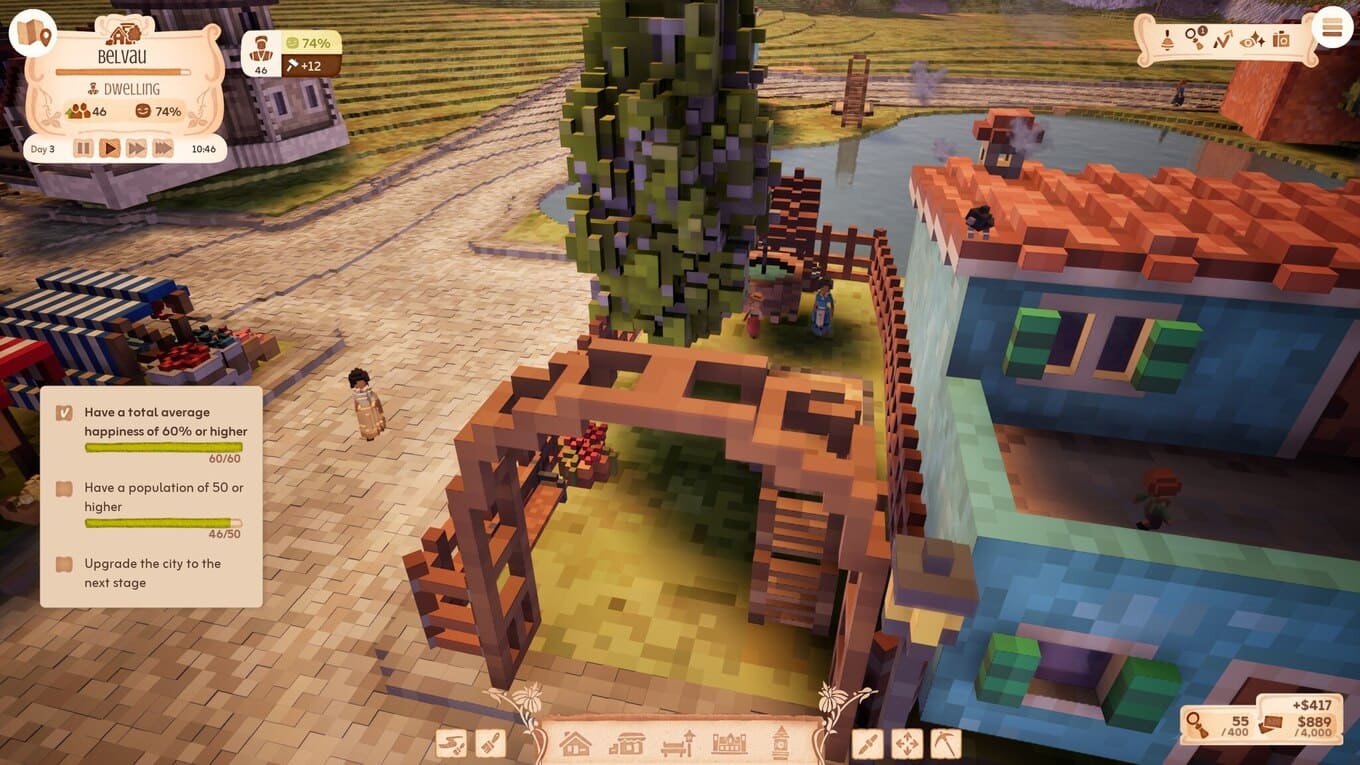Image resolution: width=1360 pixels, height=765 pixels.
Task: Toggle the eye with sparkles view option
Action: point(1252,39)
